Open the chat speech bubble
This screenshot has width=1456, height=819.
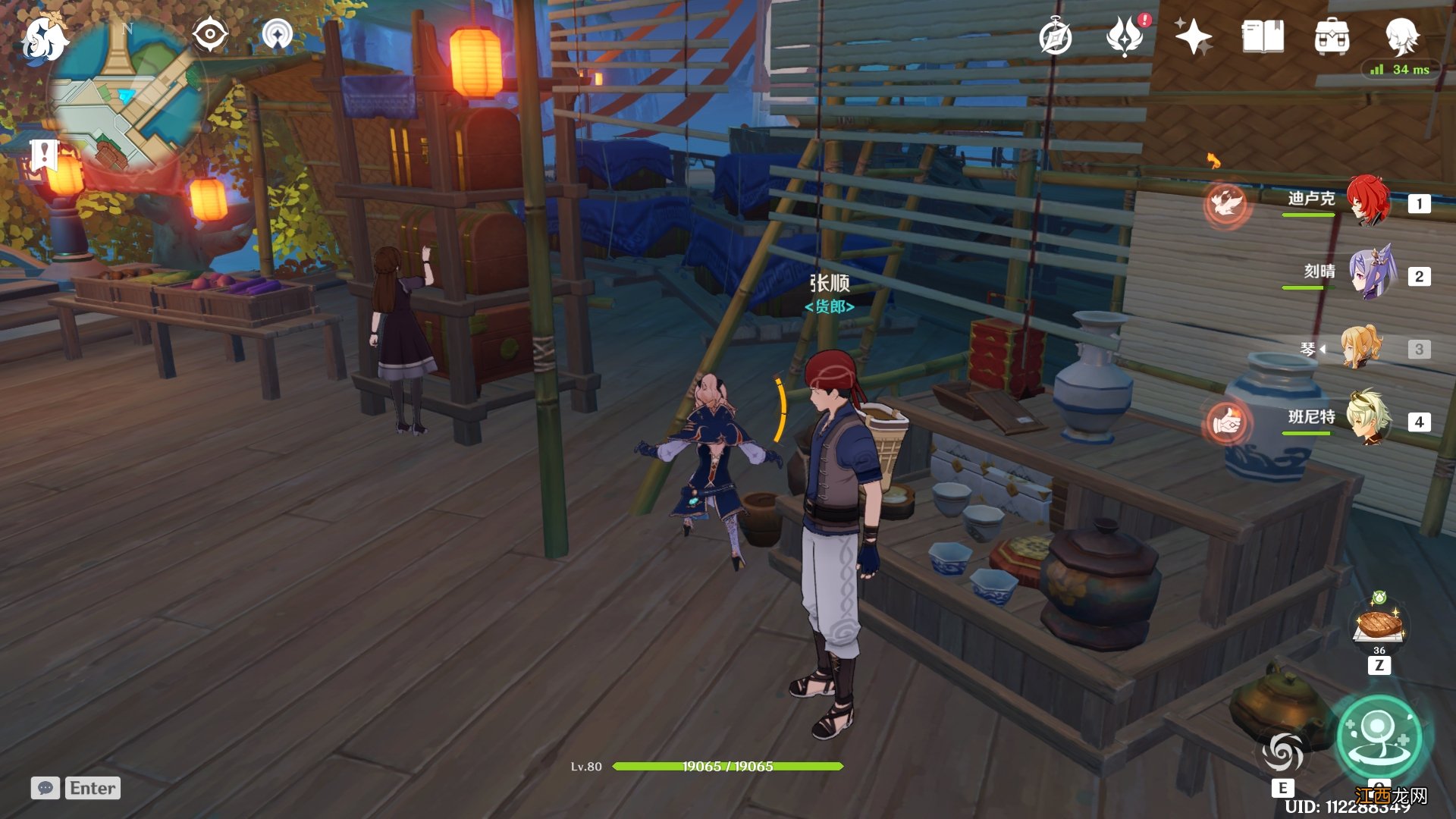pos(45,788)
